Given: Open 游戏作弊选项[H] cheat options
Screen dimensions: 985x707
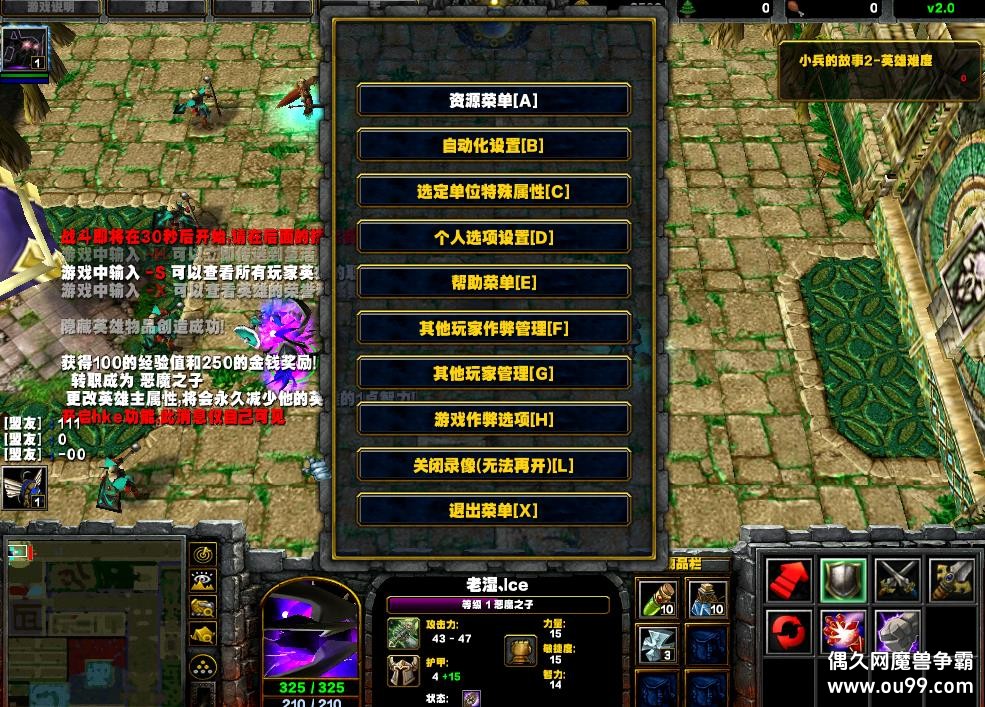Looking at the screenshot, I should pyautogui.click(x=494, y=419).
